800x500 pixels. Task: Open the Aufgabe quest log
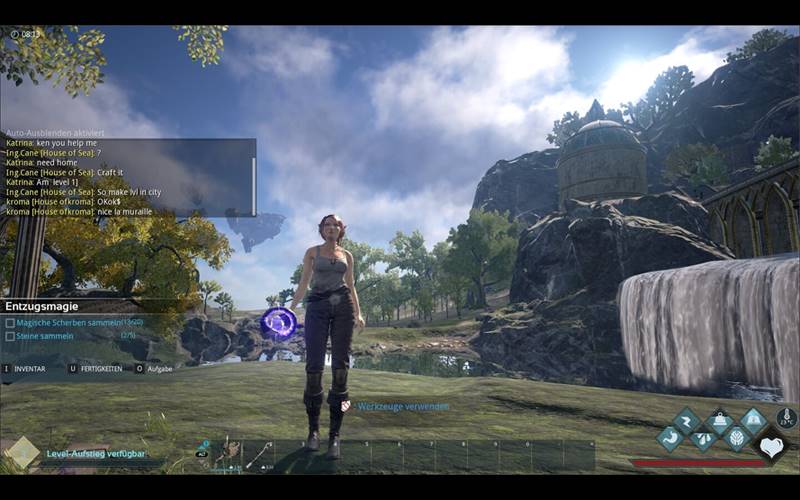(154, 368)
